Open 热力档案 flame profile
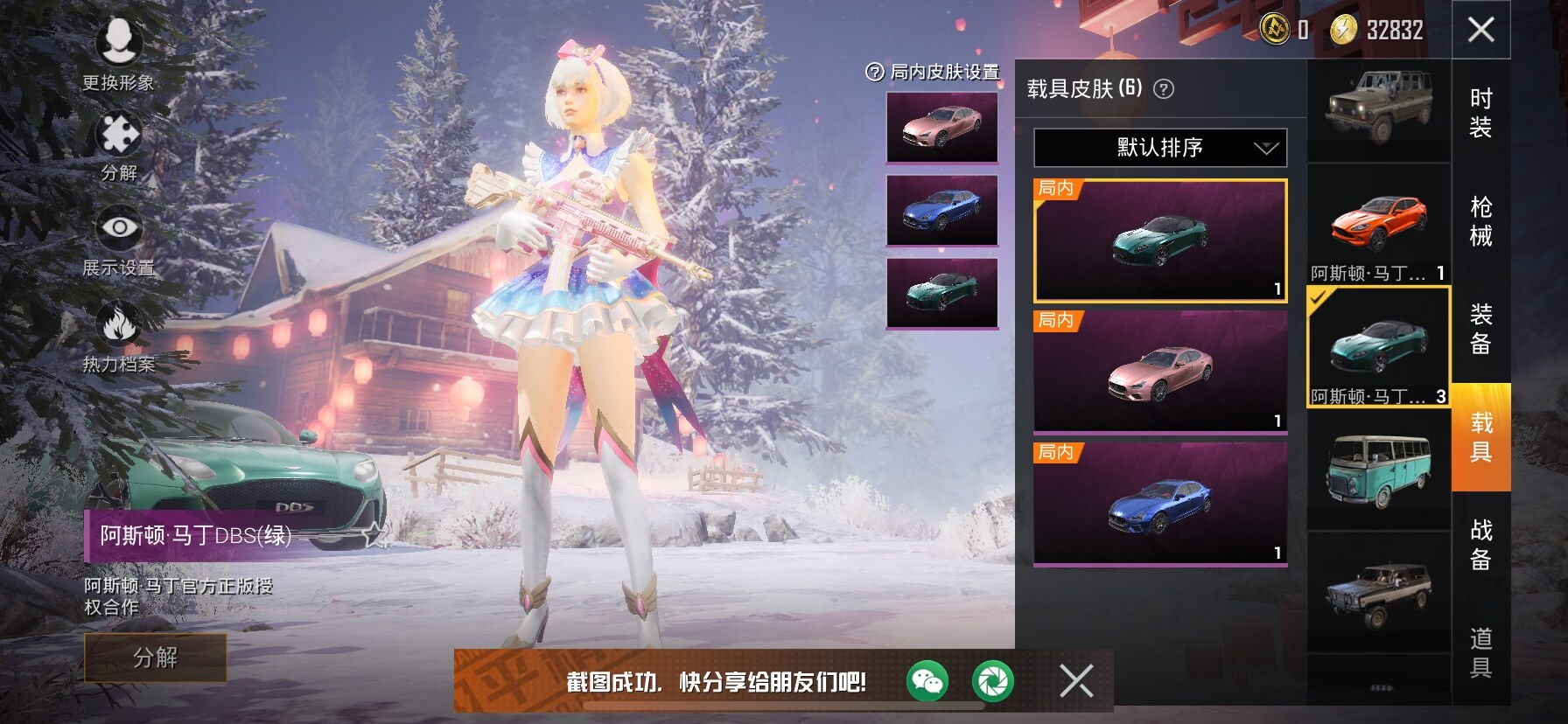 pos(119,337)
